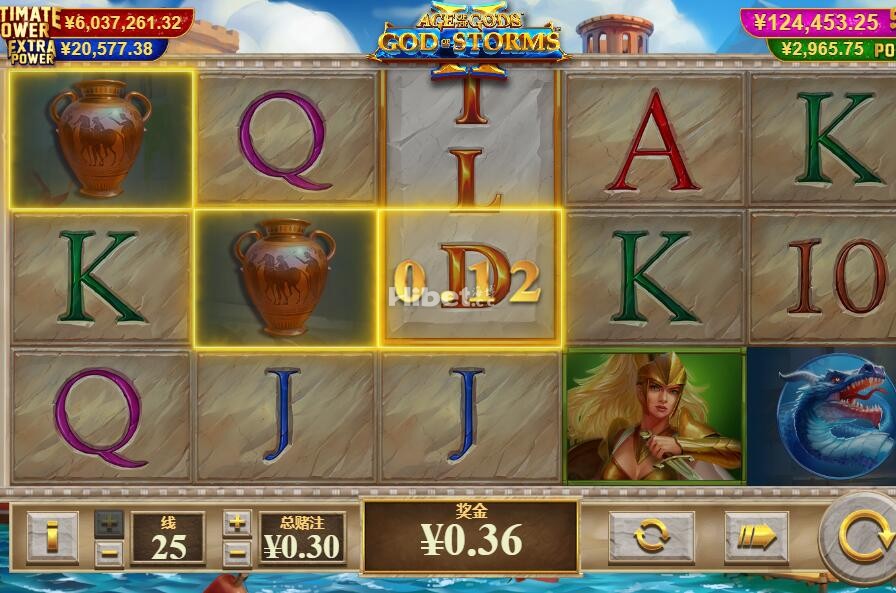Lower the total bet amount

[237, 551]
